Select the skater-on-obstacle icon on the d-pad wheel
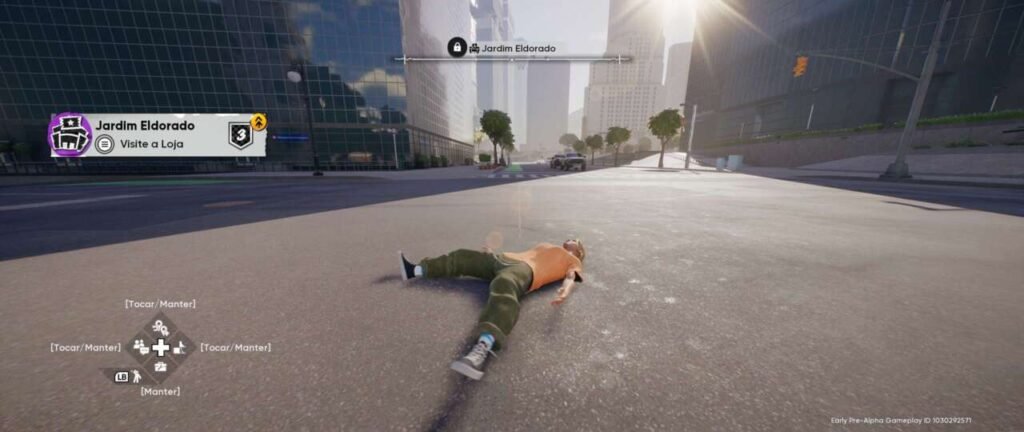The image size is (1024, 432). [x=180, y=348]
